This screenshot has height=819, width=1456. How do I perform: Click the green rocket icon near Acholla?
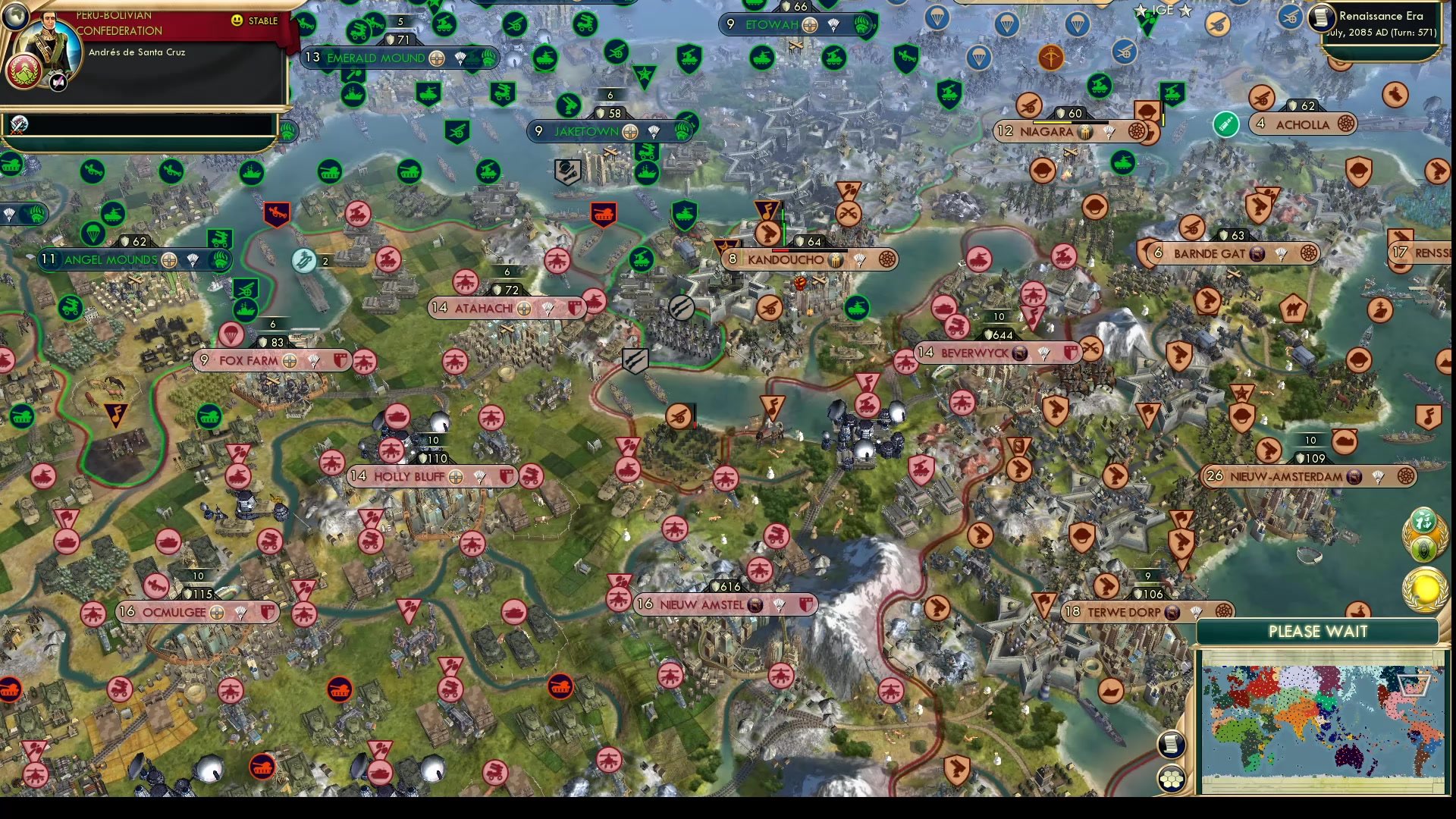coord(1226,124)
